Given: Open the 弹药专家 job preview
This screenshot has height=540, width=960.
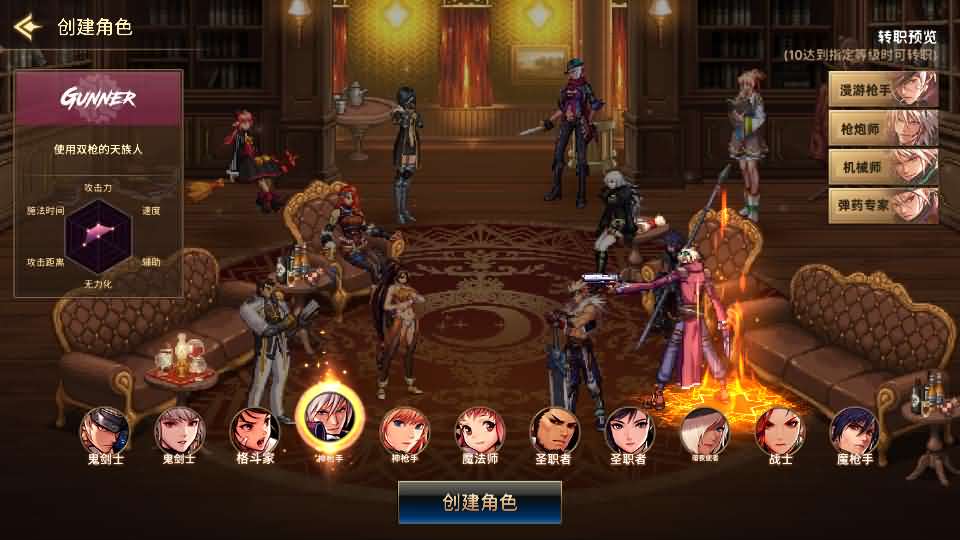Looking at the screenshot, I should click(883, 205).
